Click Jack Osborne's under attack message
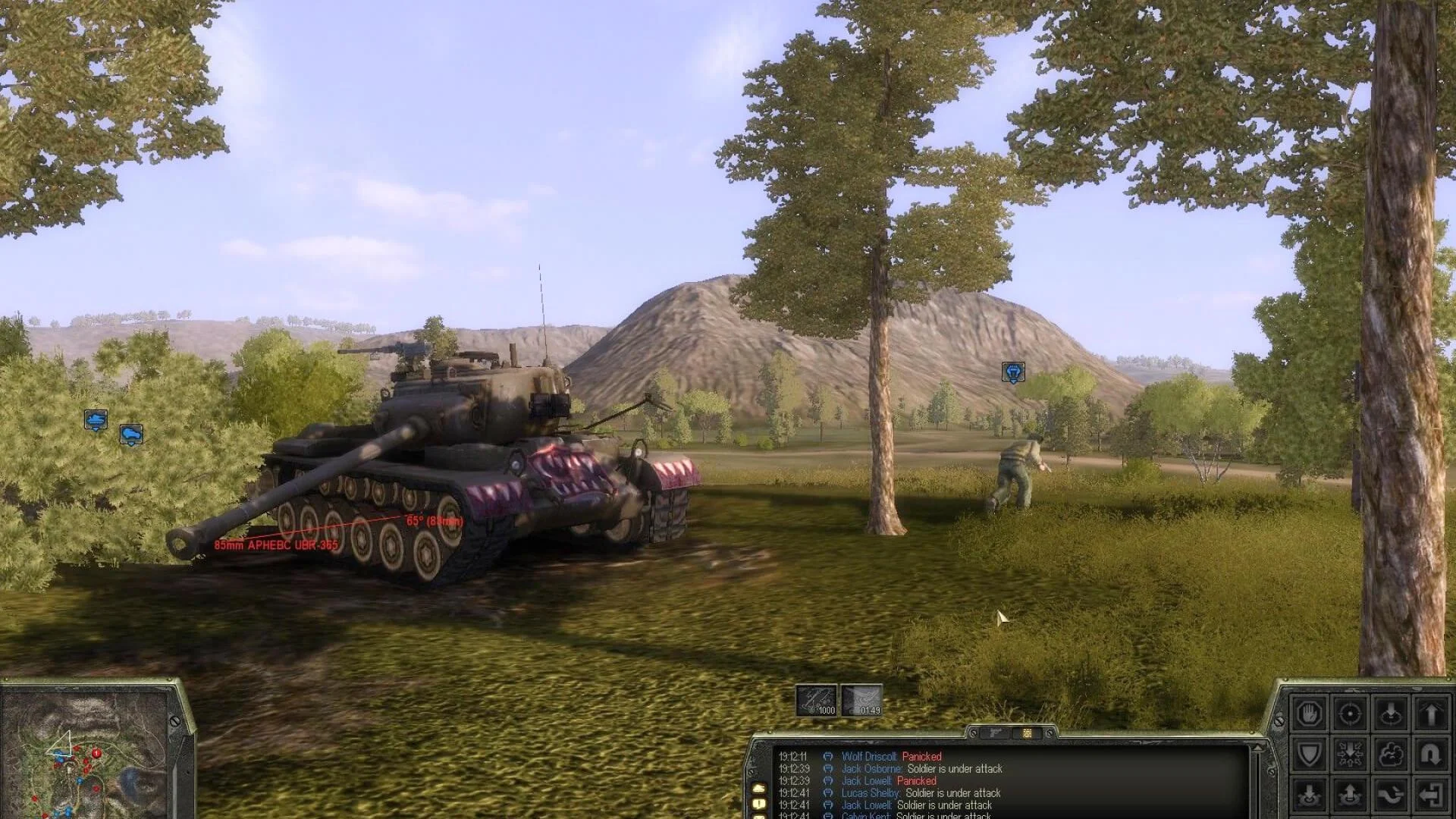This screenshot has width=1456, height=819. 955,768
